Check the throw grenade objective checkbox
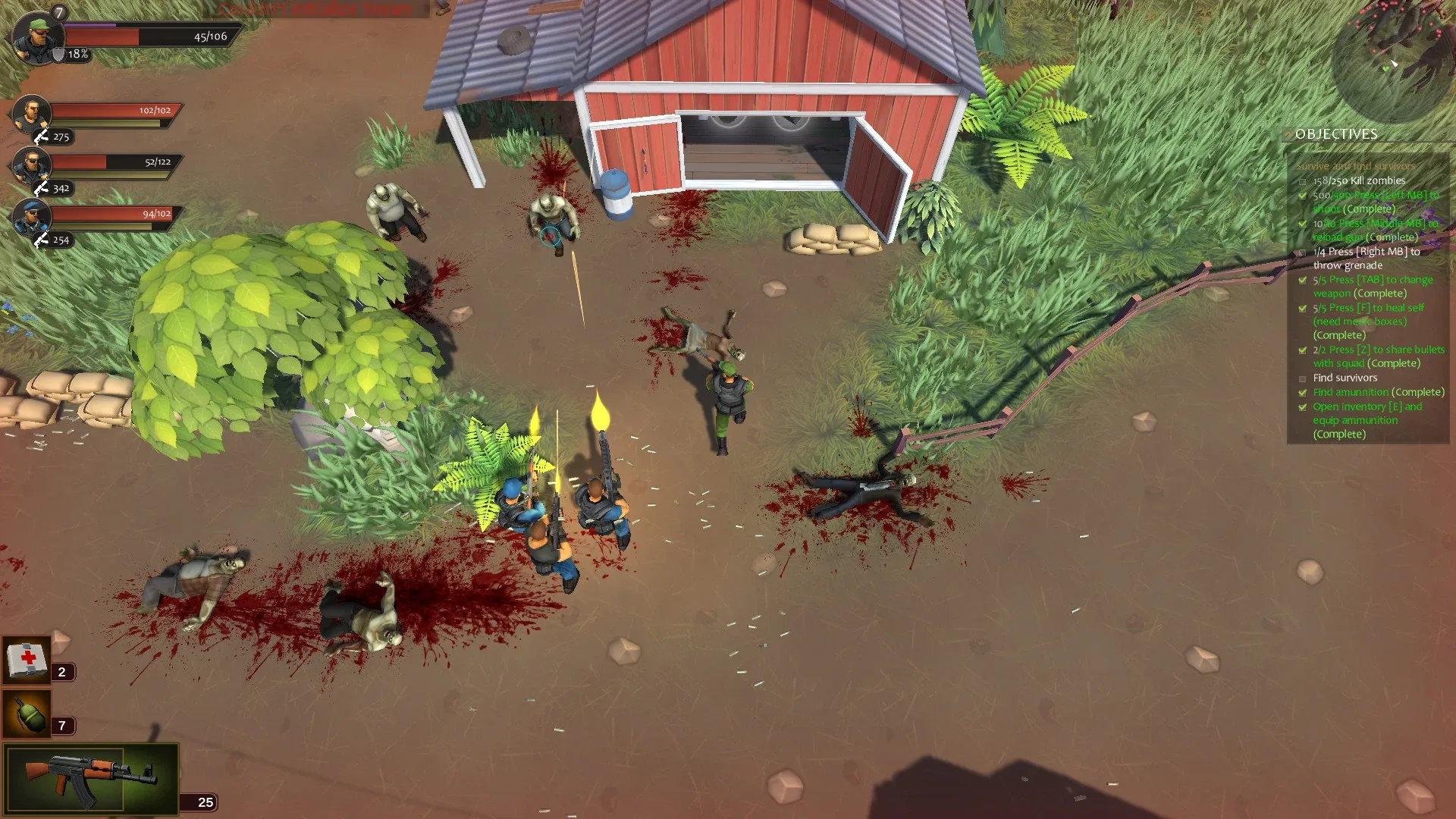 [1301, 252]
